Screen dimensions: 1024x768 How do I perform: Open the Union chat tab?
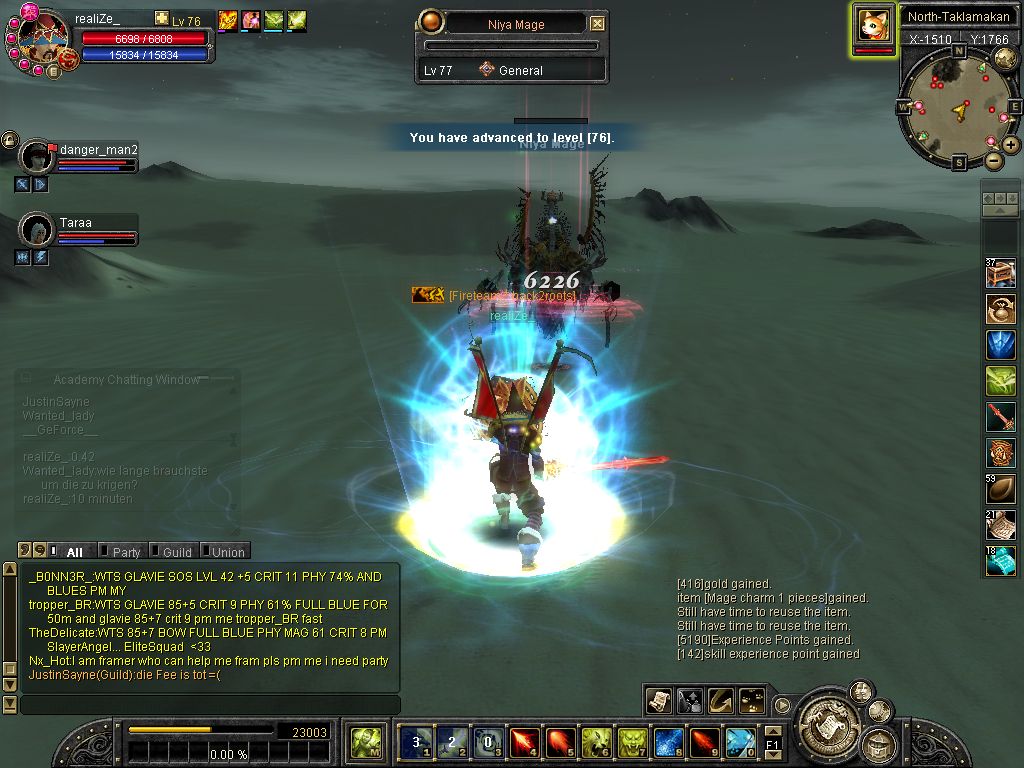click(227, 552)
